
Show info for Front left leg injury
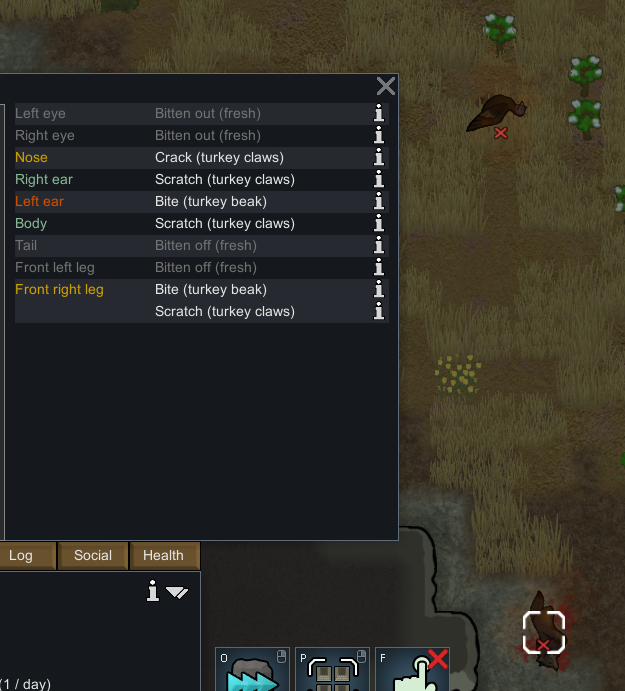379,267
